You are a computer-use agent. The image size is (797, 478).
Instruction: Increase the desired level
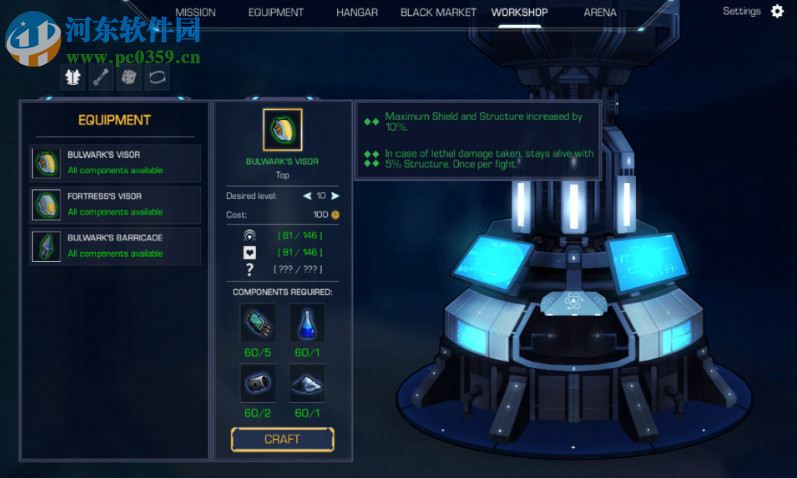pos(335,196)
